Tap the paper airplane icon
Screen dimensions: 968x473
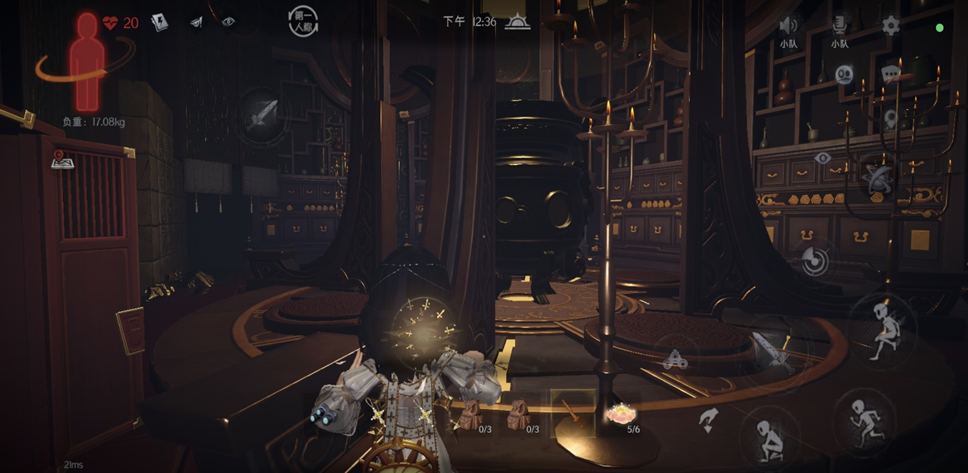[x=196, y=22]
